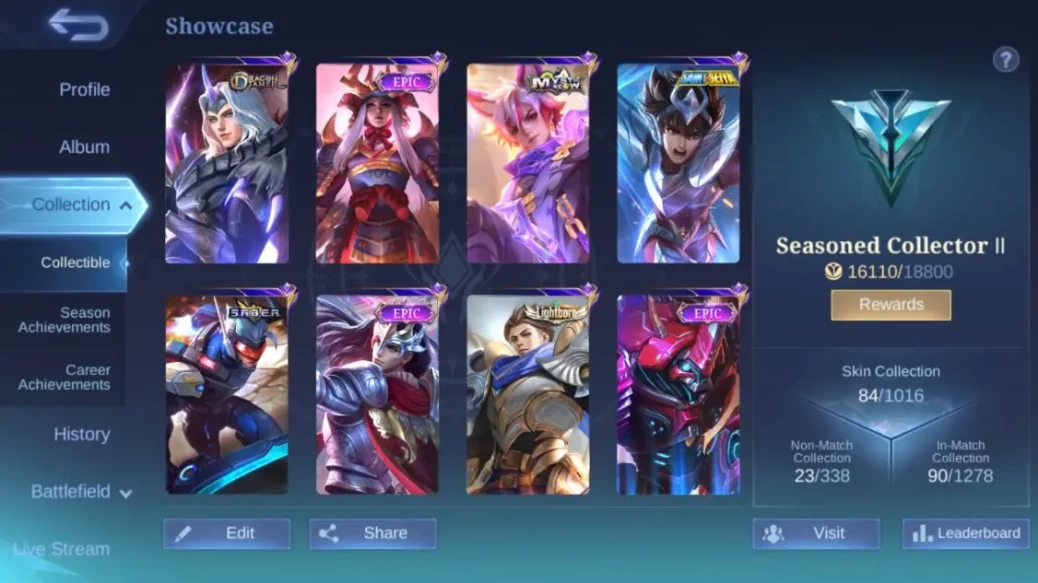
Task: Visit another player's collection
Action: coord(816,533)
